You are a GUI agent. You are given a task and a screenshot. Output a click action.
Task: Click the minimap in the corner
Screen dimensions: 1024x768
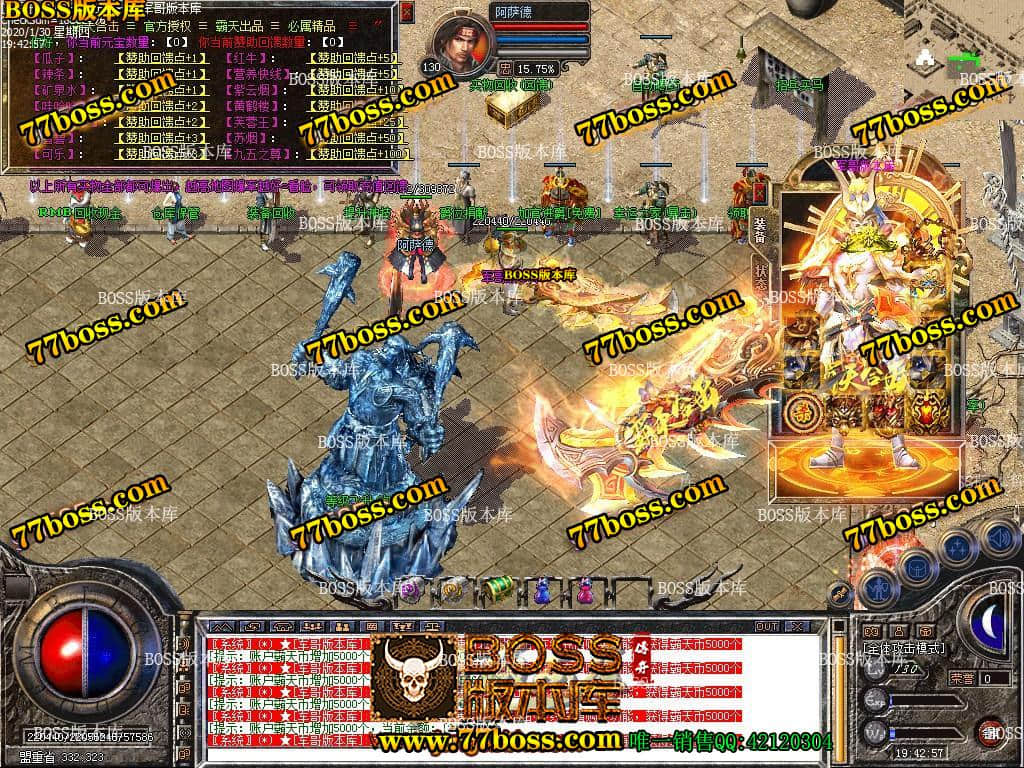click(x=963, y=40)
